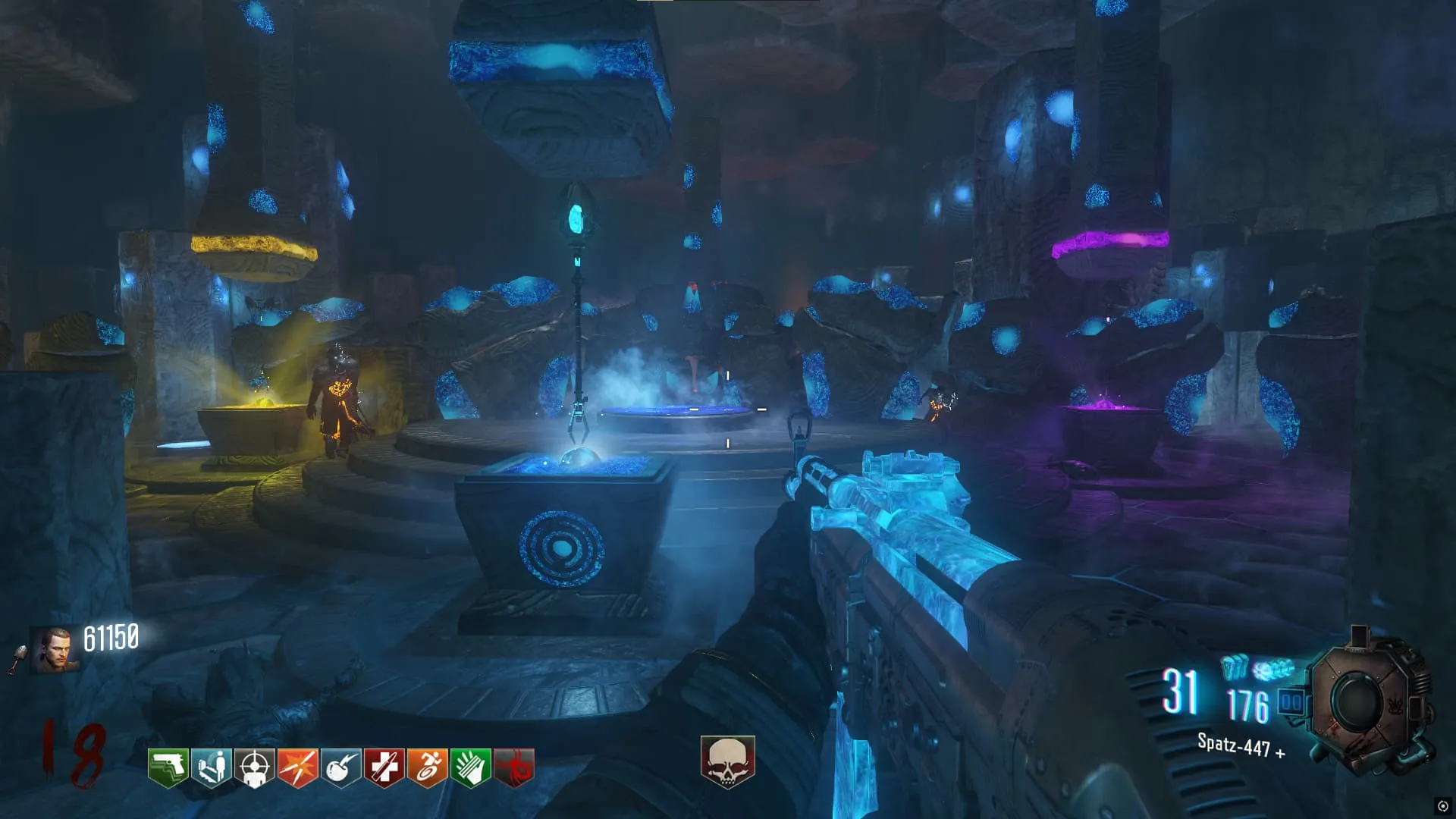The height and width of the screenshot is (819, 1456).
Task: Click the skull icon at bottom center
Action: 727,761
